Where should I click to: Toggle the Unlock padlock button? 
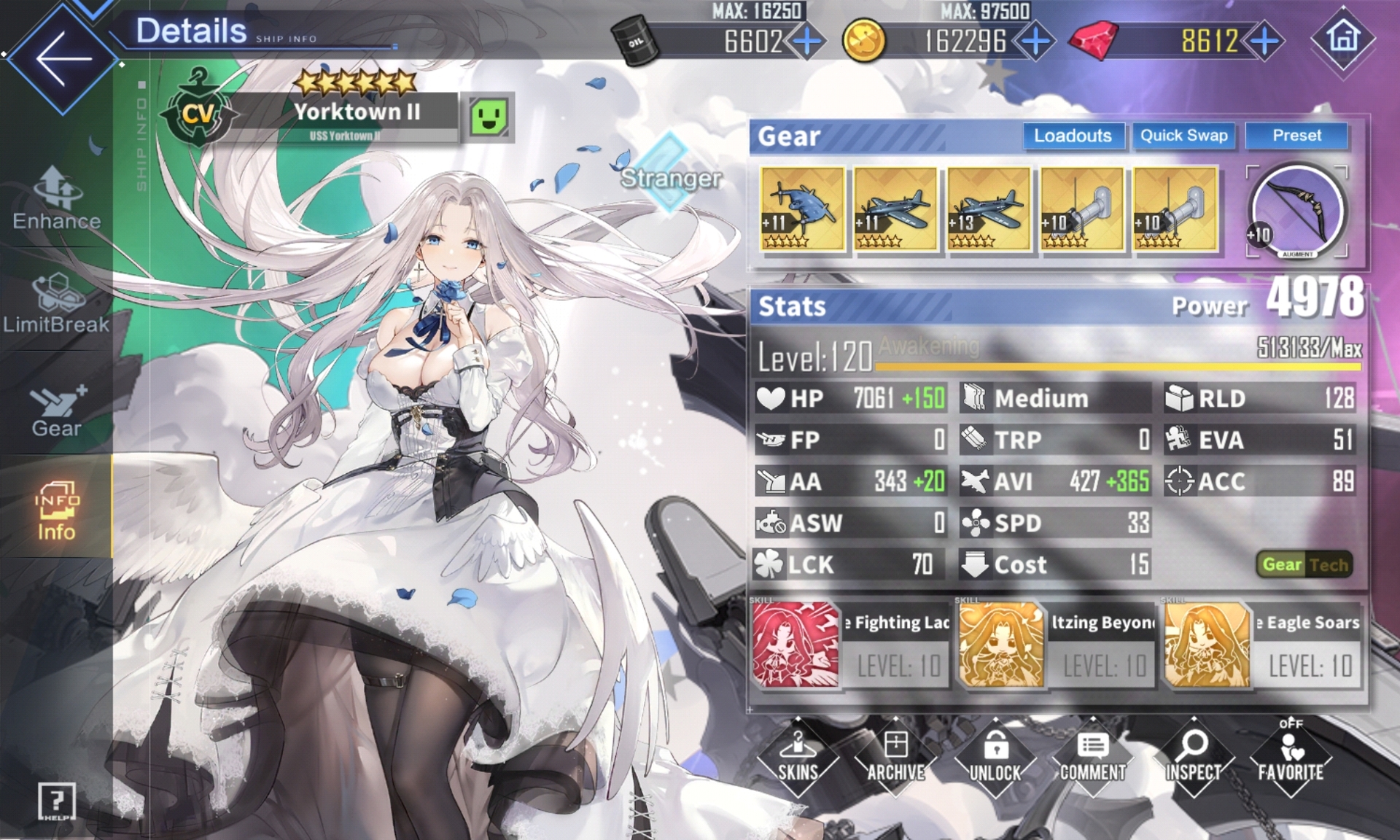[995, 758]
